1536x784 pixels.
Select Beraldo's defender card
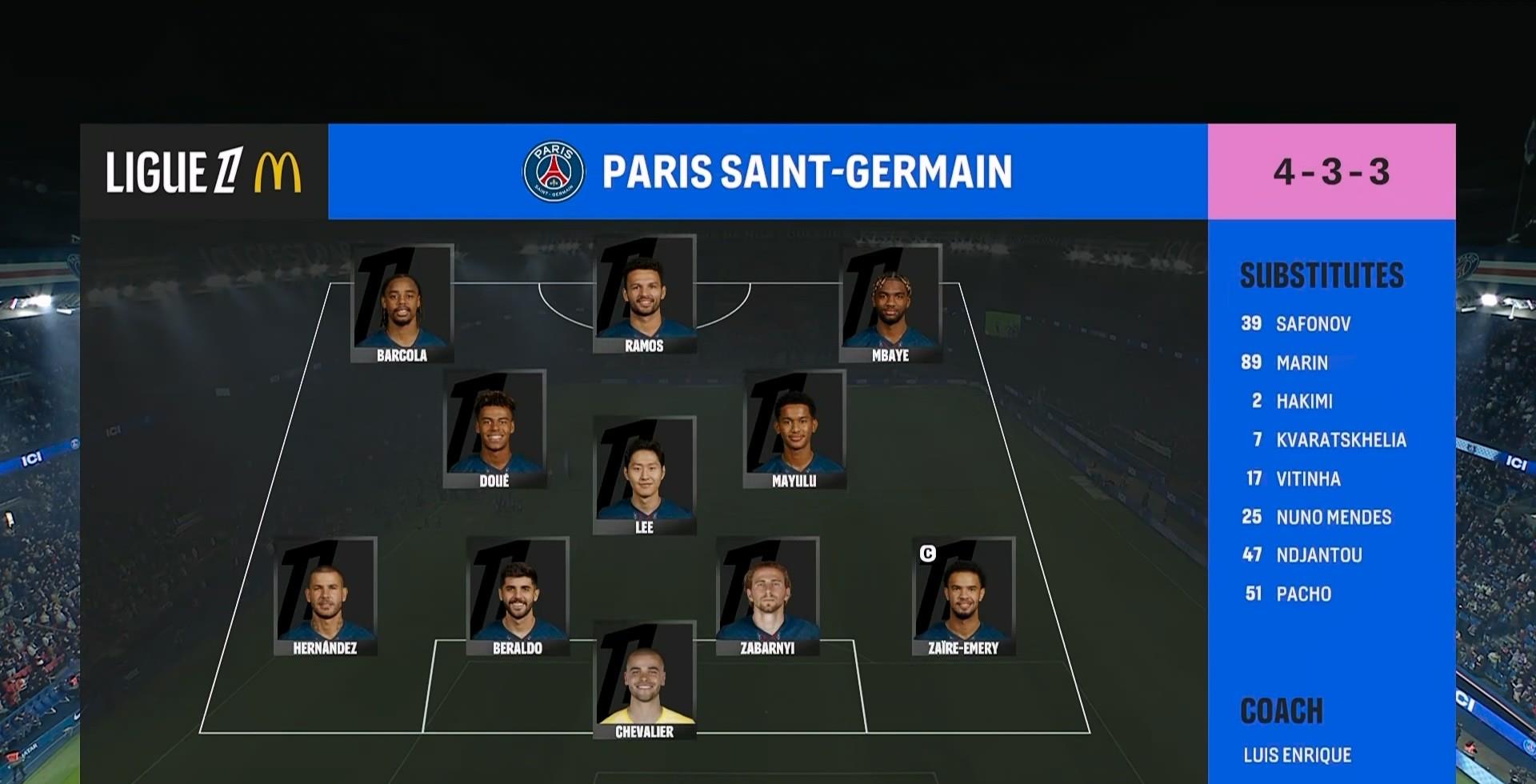(518, 597)
